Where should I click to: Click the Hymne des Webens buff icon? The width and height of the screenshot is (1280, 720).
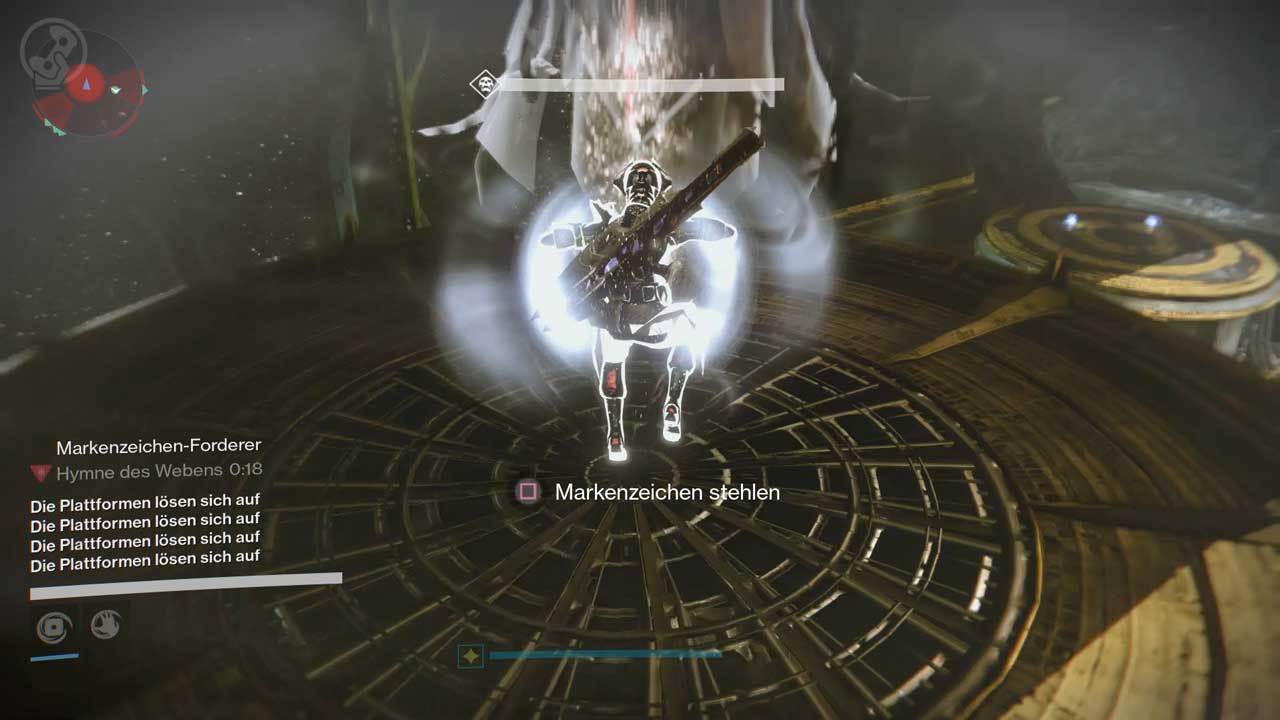point(40,473)
